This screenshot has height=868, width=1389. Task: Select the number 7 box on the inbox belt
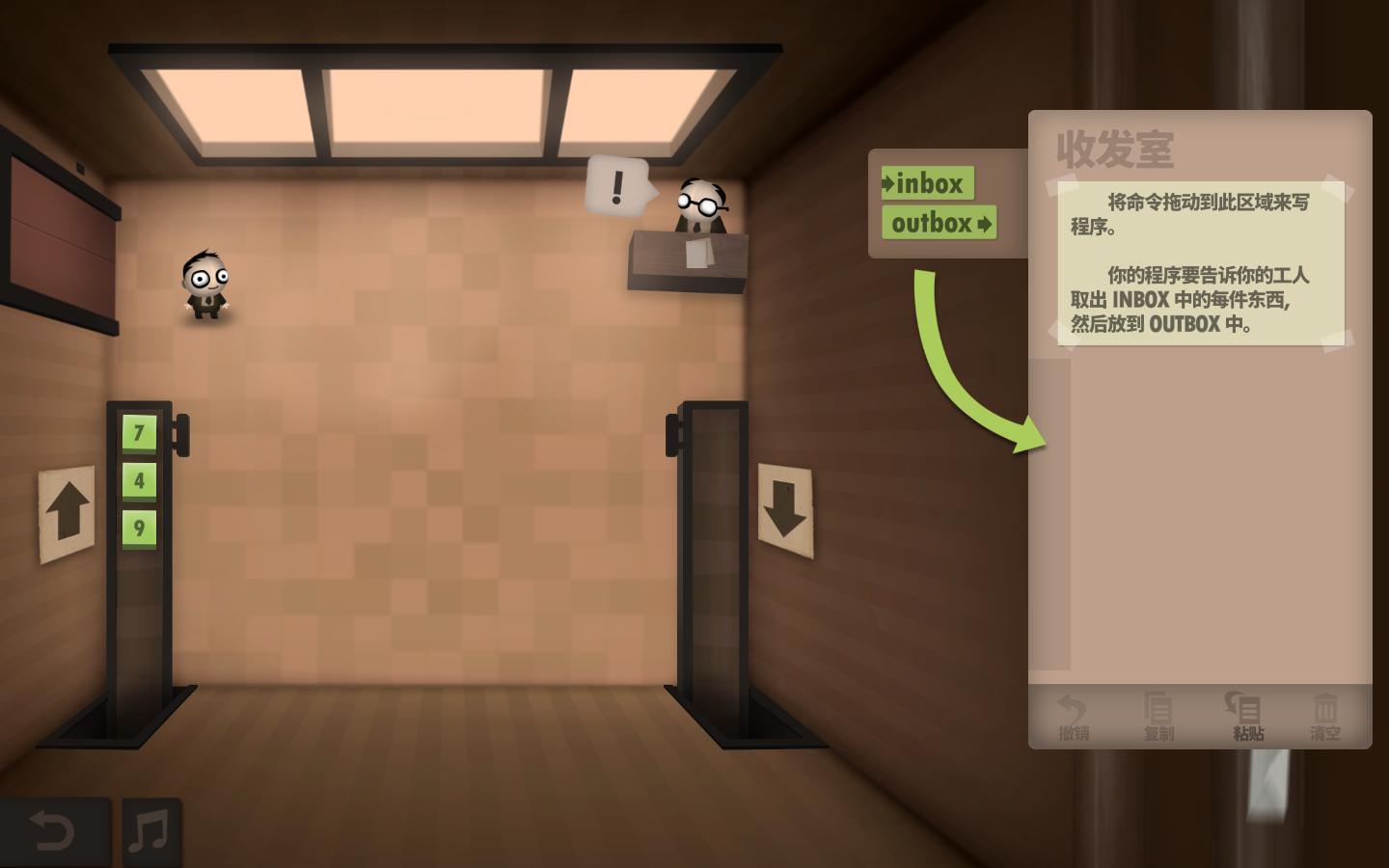(x=137, y=432)
